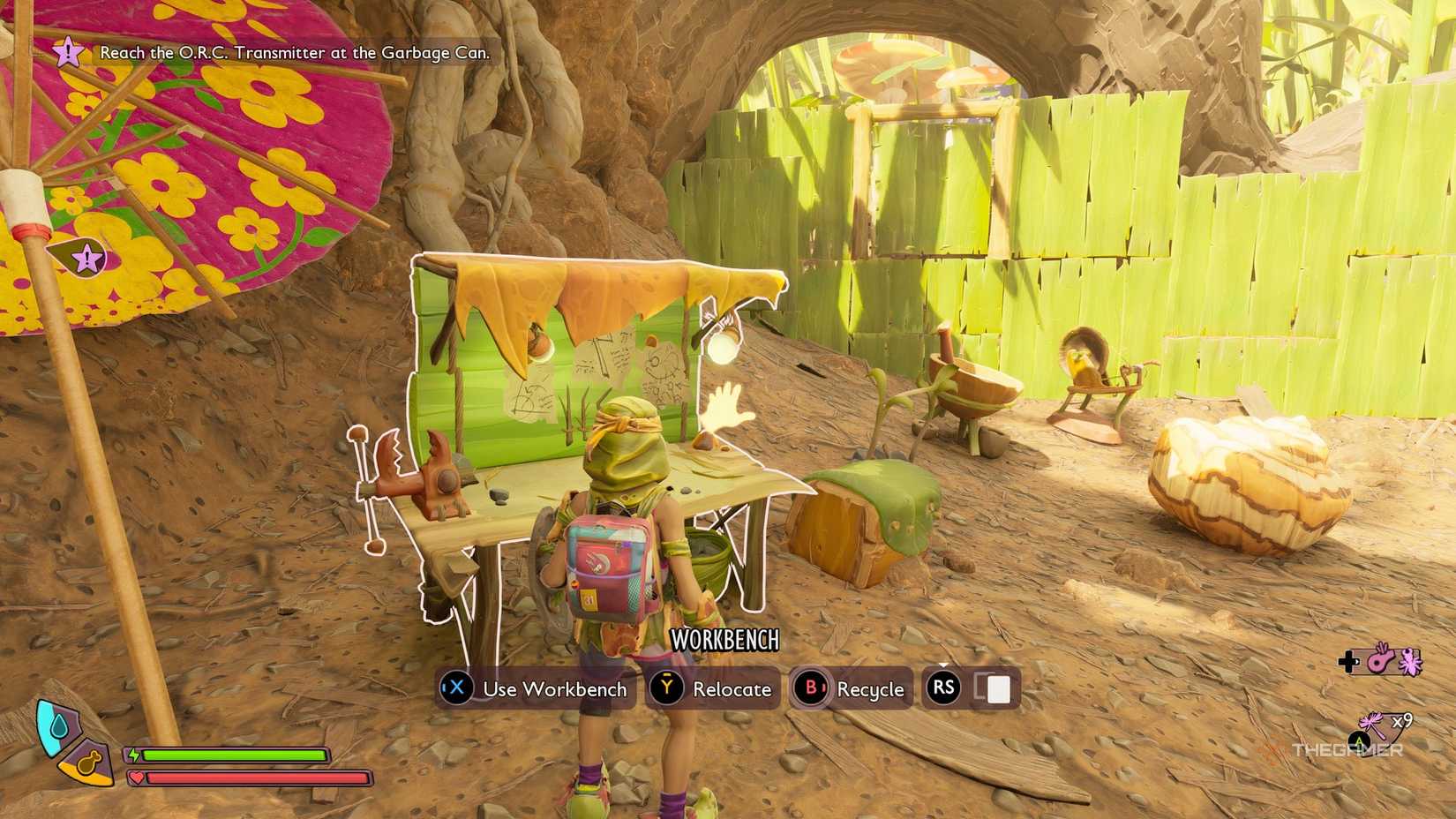Click the drumstick hunger icon
This screenshot has width=1456, height=819.
click(88, 763)
